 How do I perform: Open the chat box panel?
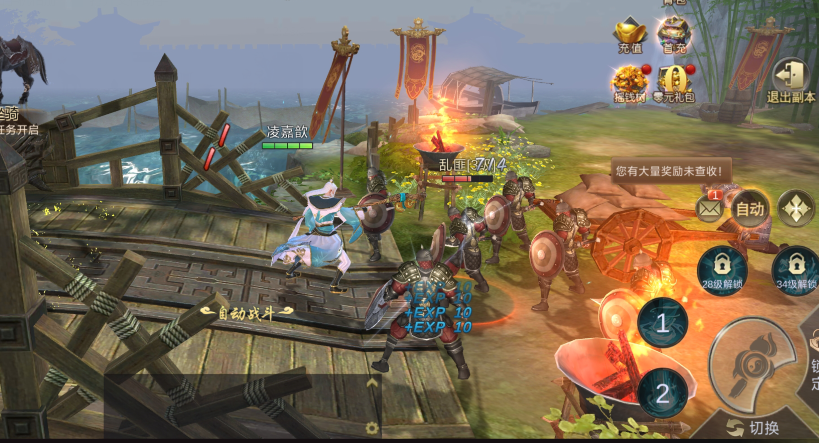click(x=240, y=405)
